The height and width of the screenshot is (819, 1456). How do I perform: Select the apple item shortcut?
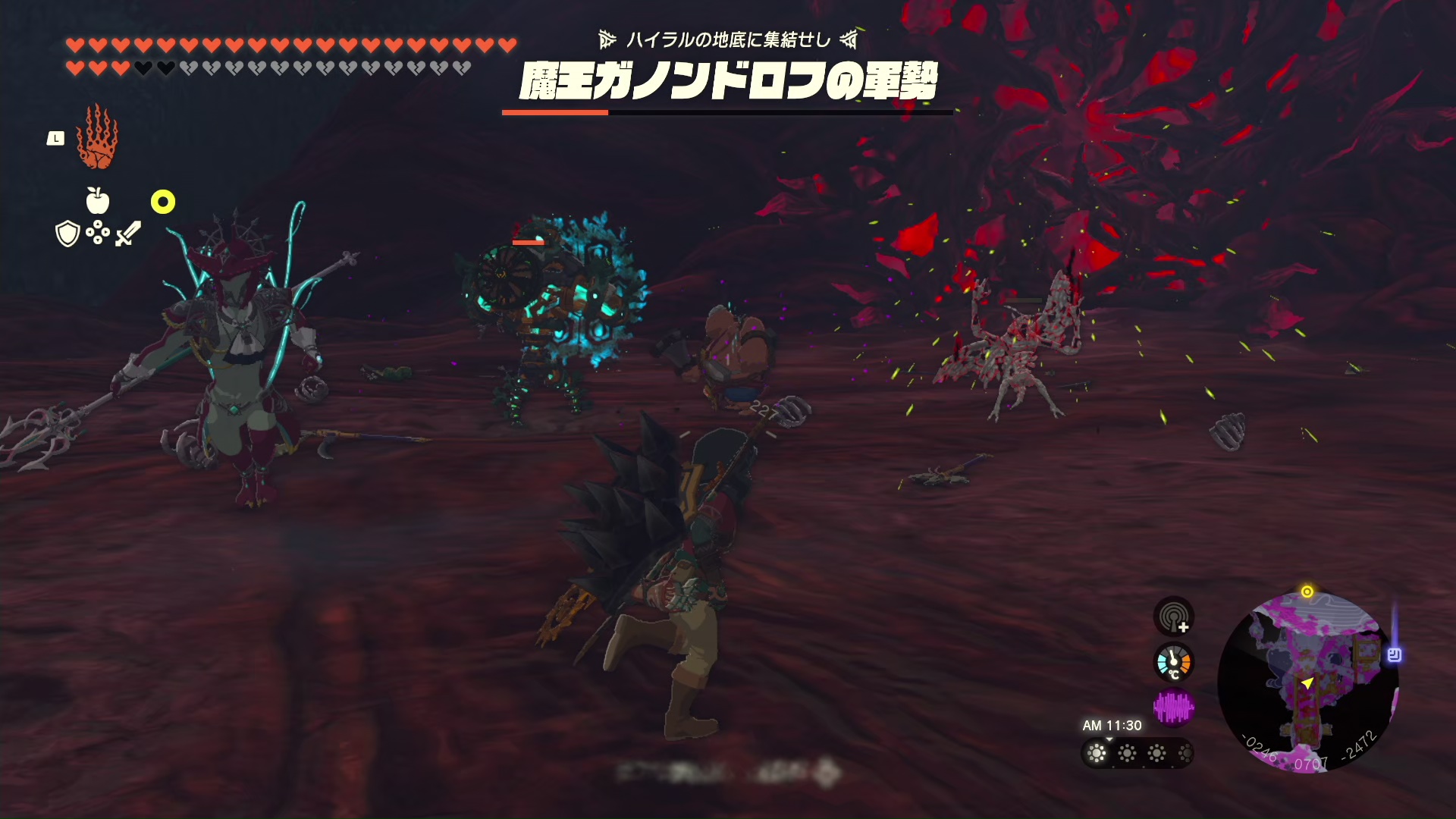[98, 201]
